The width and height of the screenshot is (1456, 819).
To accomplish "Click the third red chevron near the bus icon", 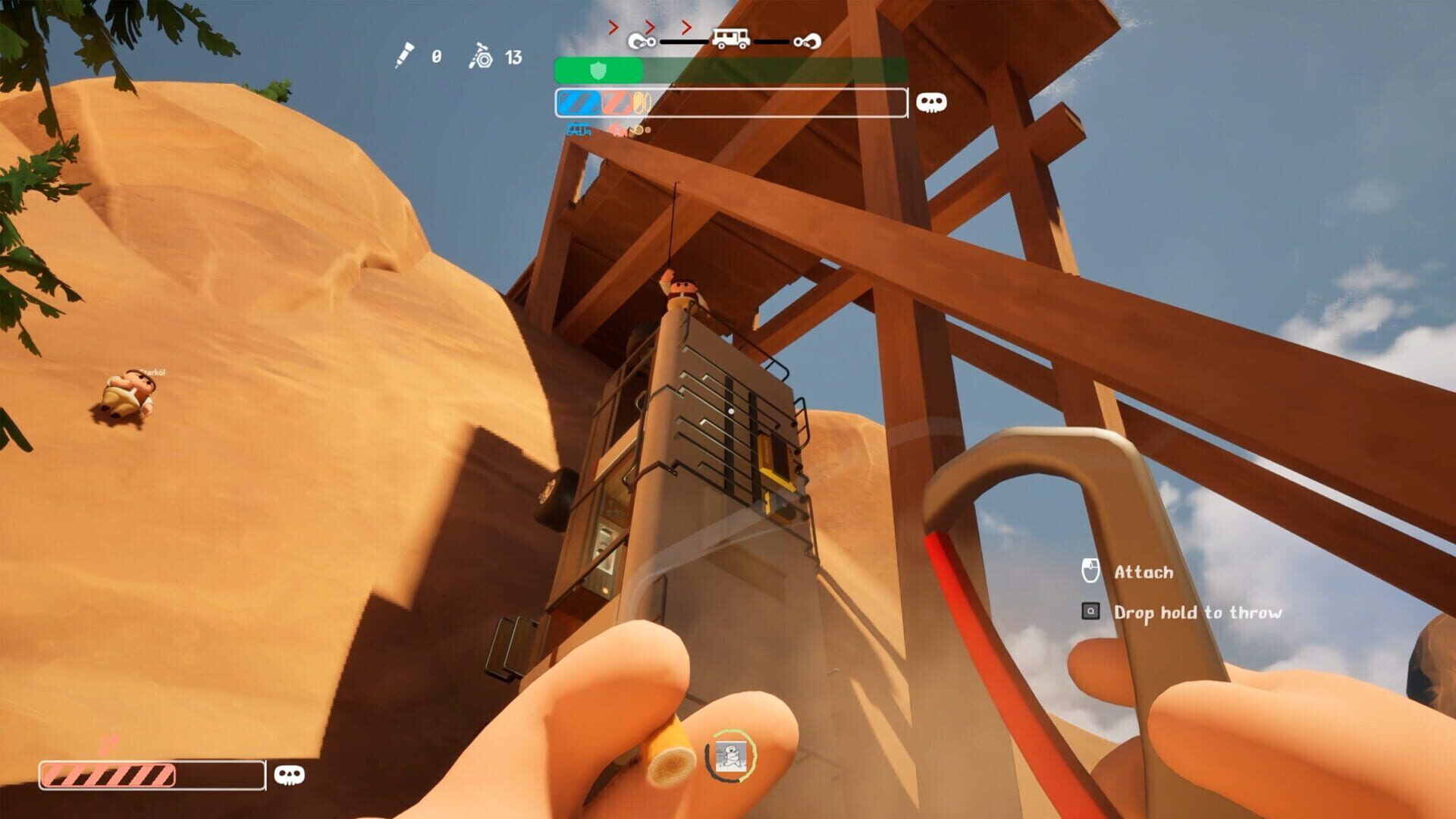I will (x=687, y=28).
